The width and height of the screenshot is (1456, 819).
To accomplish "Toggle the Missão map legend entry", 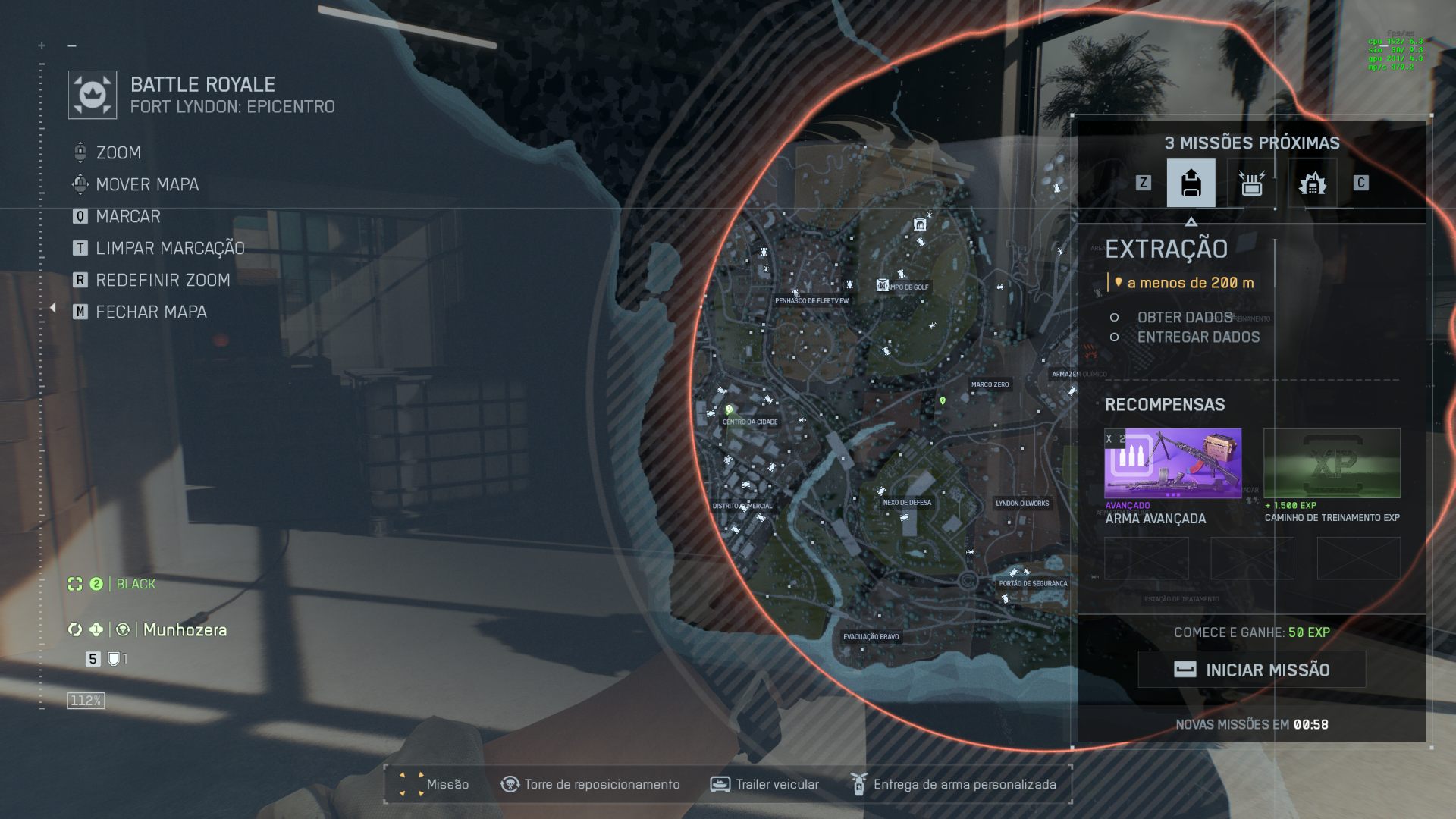I will coord(434,784).
